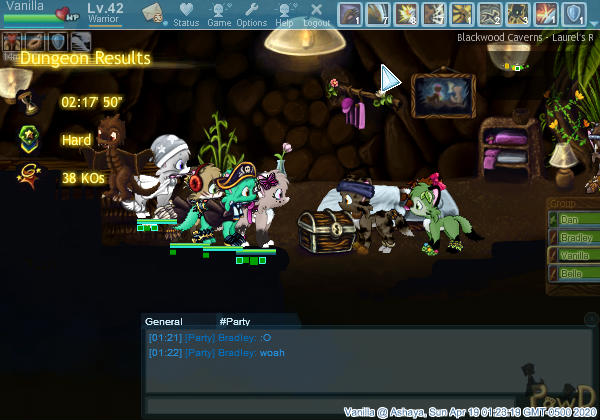Switch to the General chat tab
The width and height of the screenshot is (600, 420).
pyautogui.click(x=163, y=322)
